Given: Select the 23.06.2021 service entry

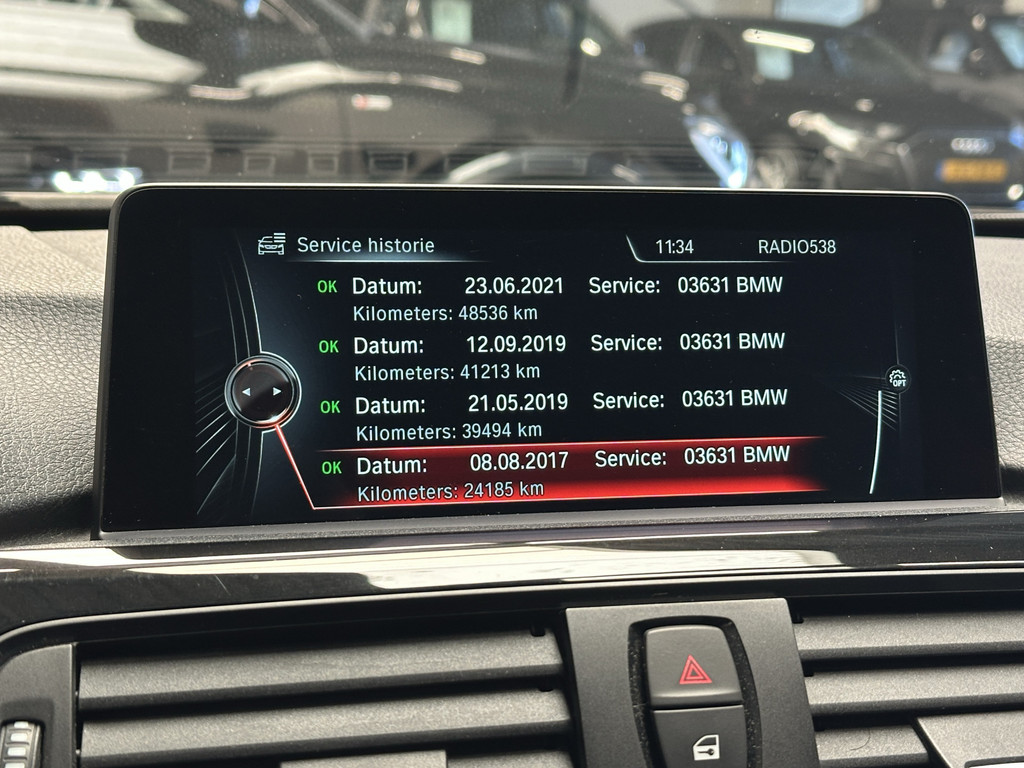Looking at the screenshot, I should point(550,298).
